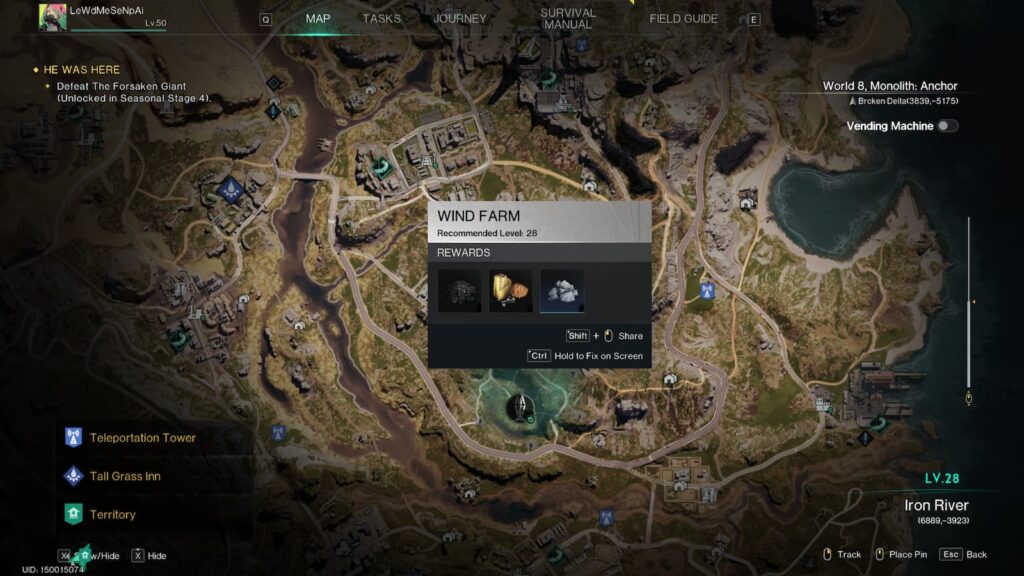Click the player avatar portrait
Screen dimensions: 1024x576
point(53,16)
